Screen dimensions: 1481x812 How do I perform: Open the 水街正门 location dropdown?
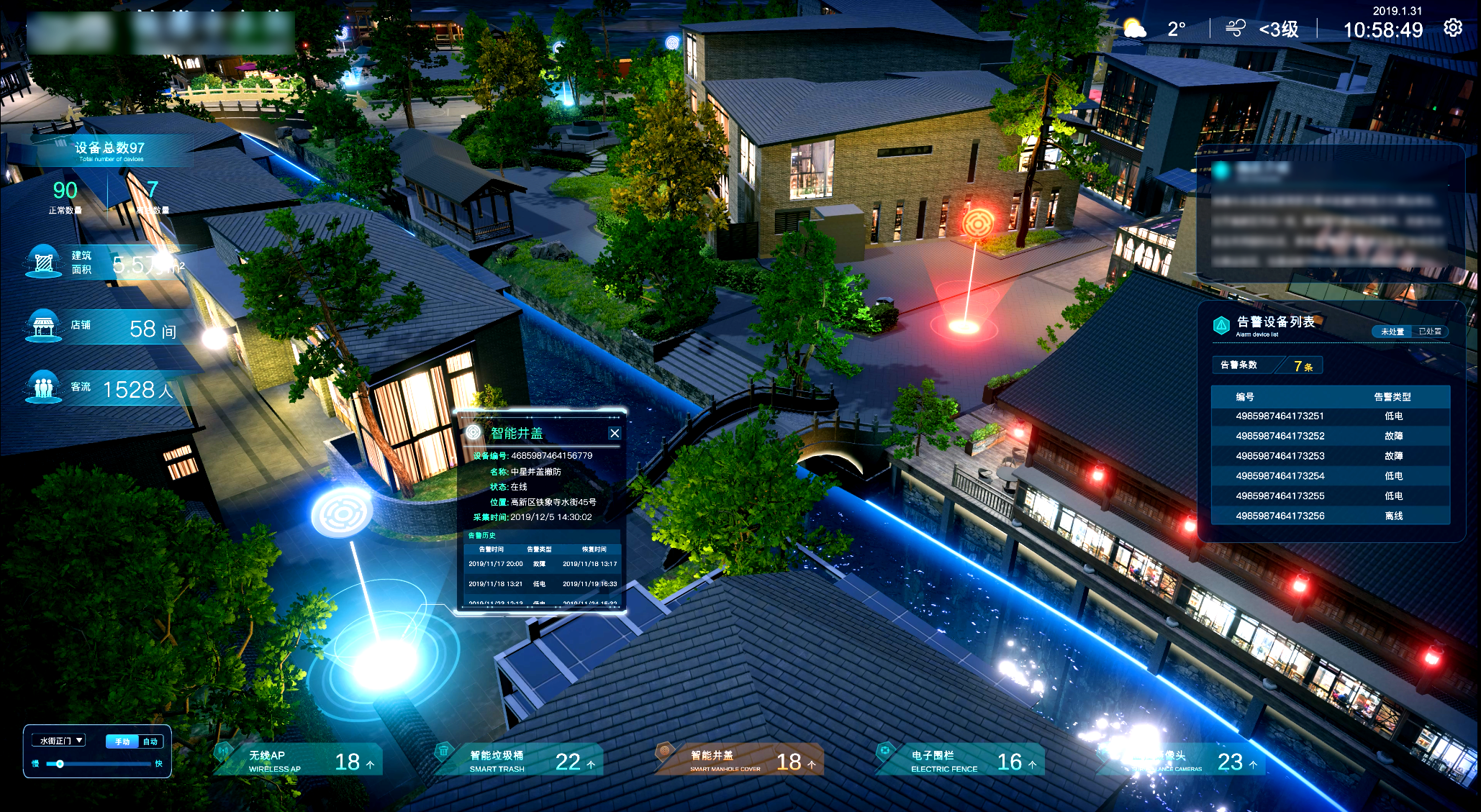62,740
